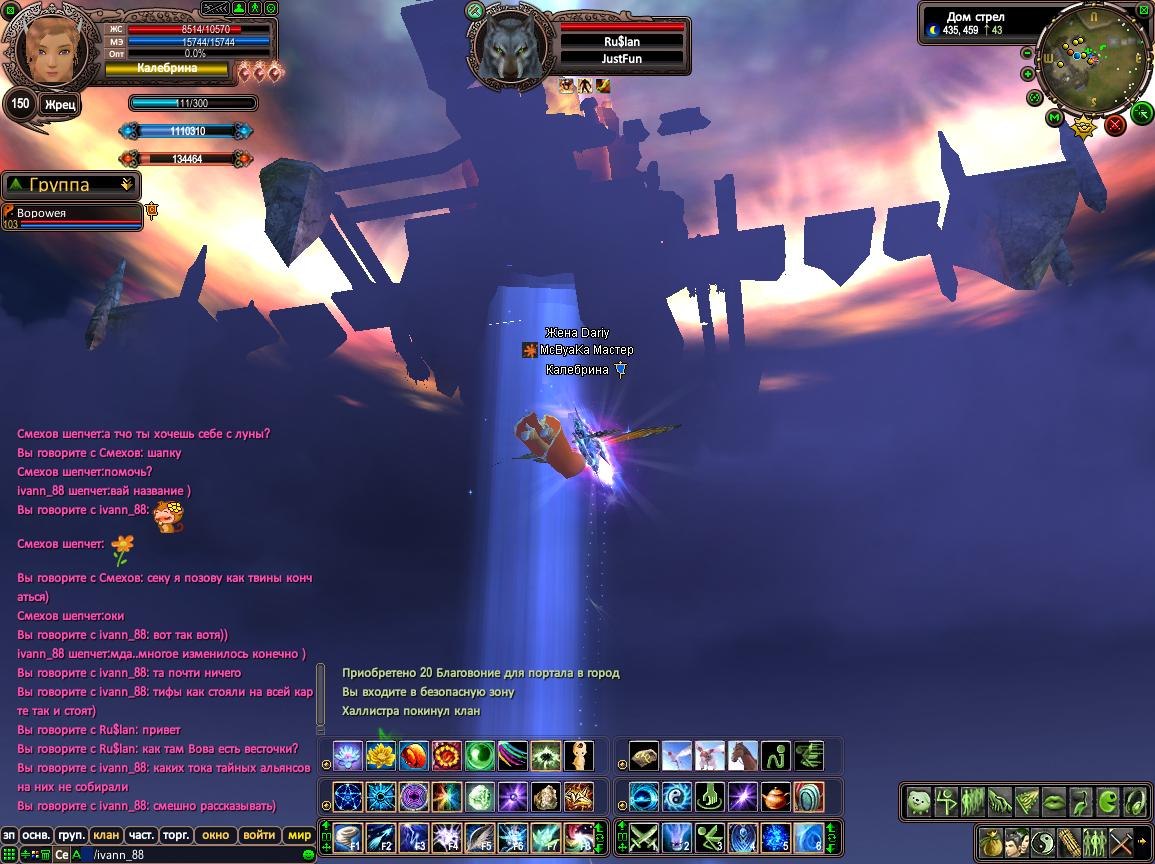
Task: Select party member Воровея in group panel
Action: pos(72,214)
